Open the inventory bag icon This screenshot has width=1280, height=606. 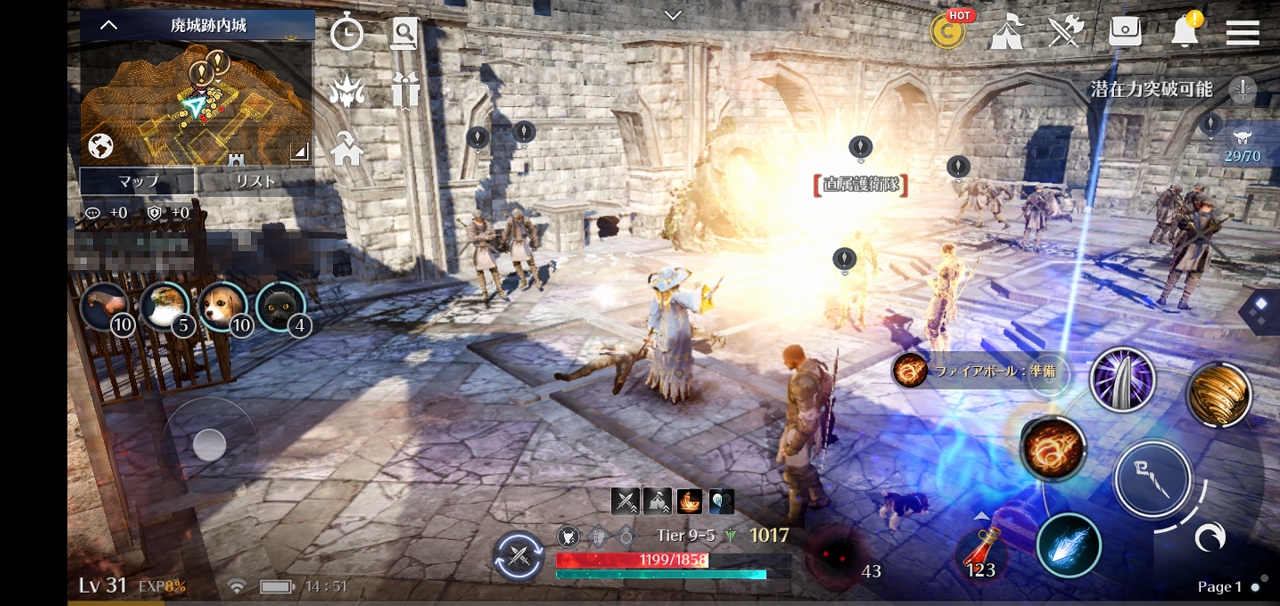click(x=1126, y=32)
